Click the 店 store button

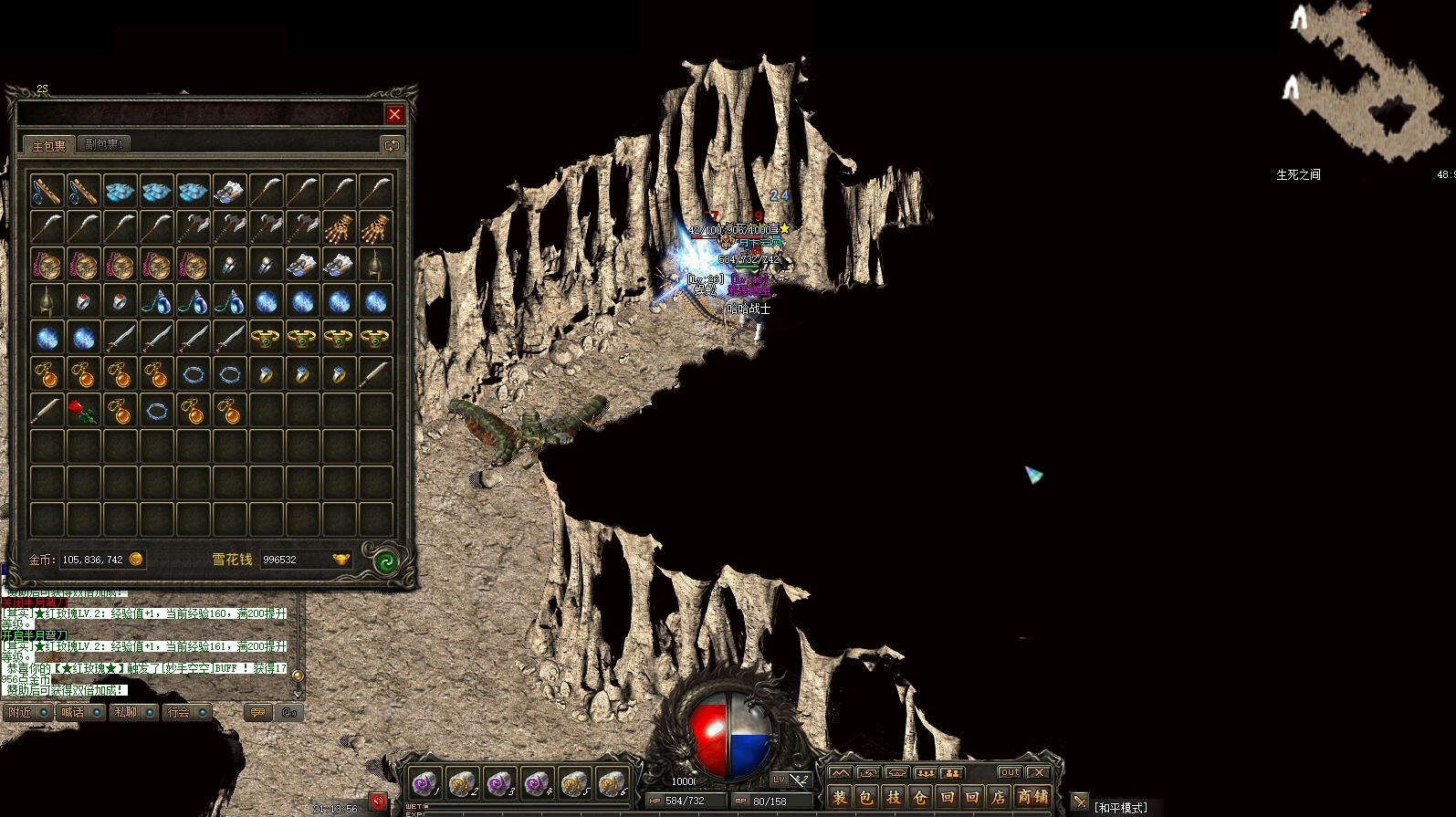[998, 797]
